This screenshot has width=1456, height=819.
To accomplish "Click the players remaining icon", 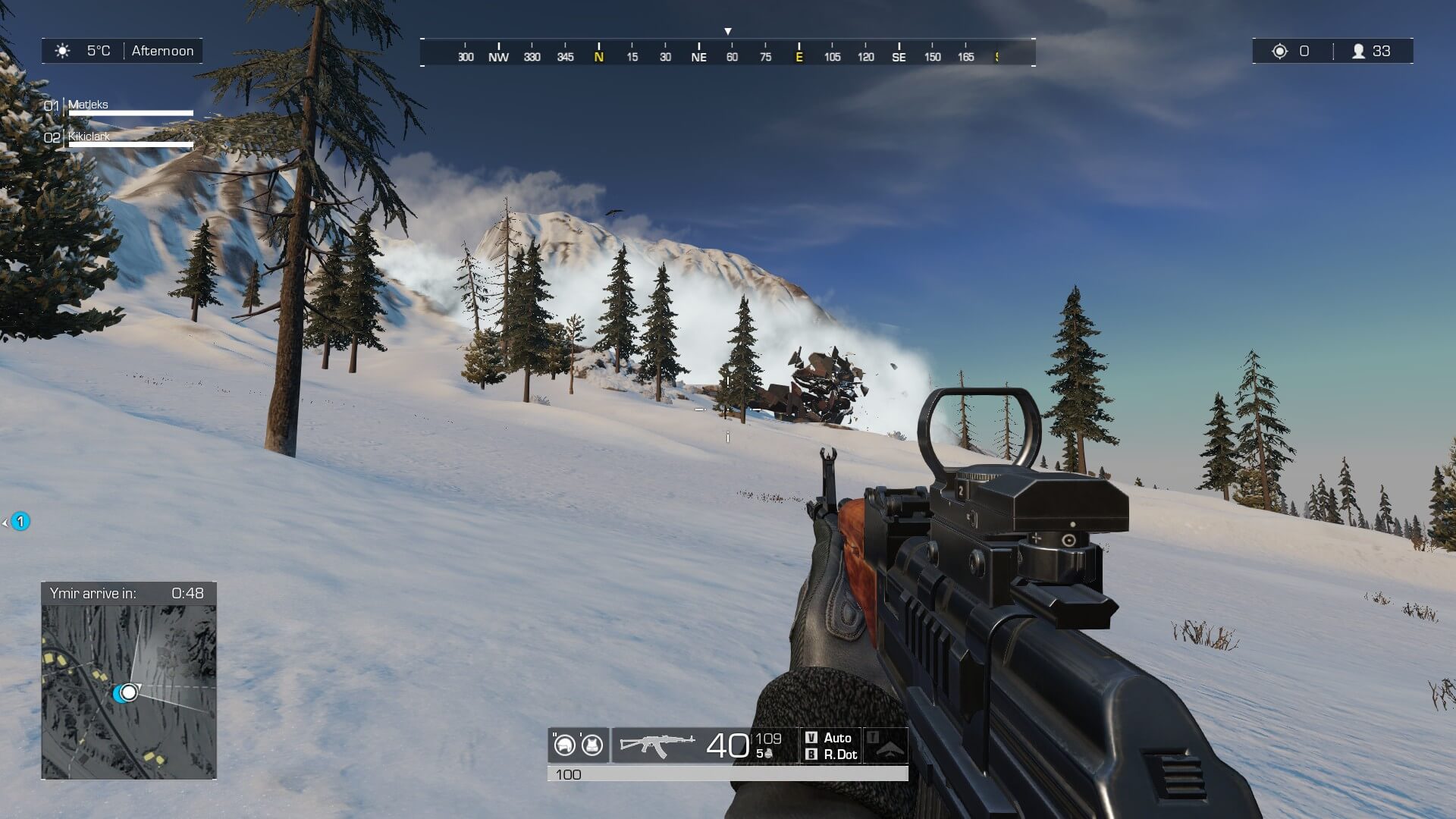I will pos(1358,51).
